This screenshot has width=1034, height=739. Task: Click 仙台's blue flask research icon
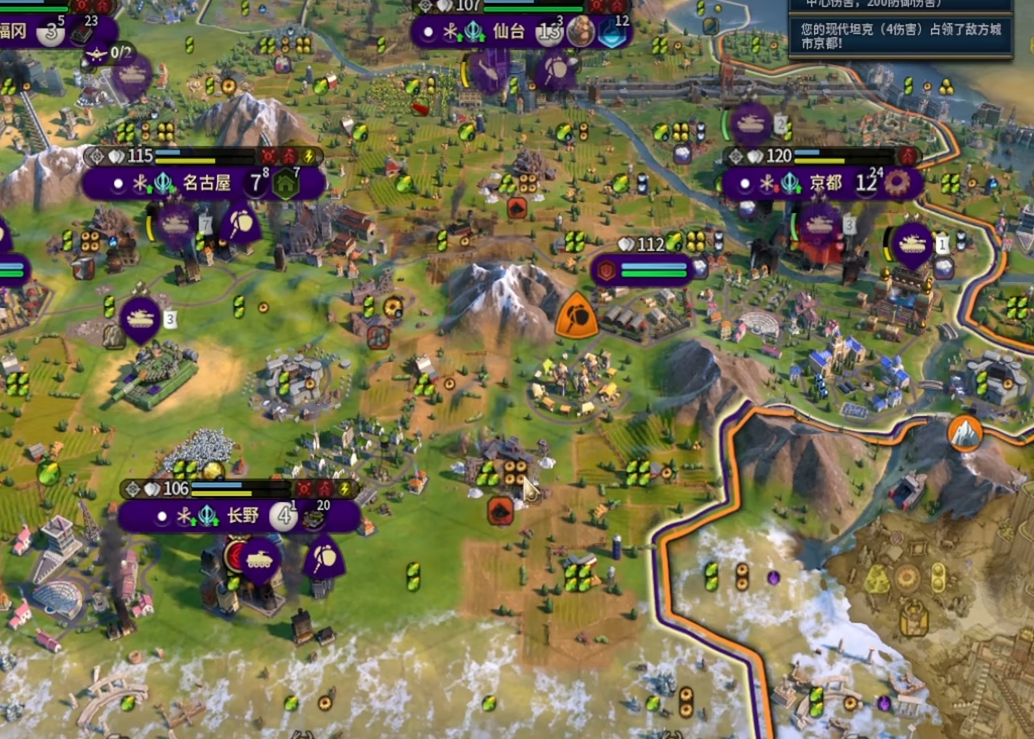[x=613, y=32]
